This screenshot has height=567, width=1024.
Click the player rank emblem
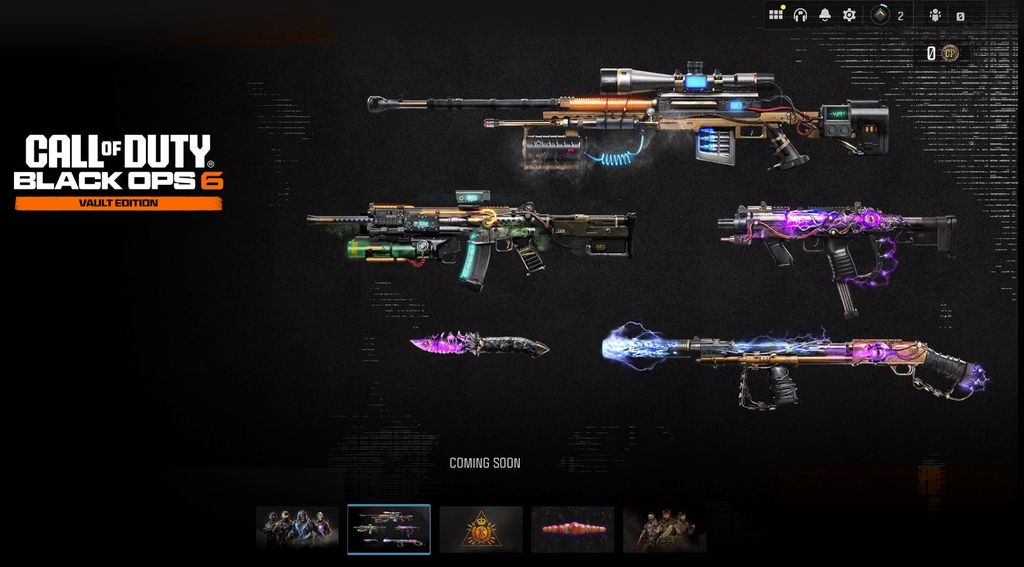pyautogui.click(x=881, y=15)
